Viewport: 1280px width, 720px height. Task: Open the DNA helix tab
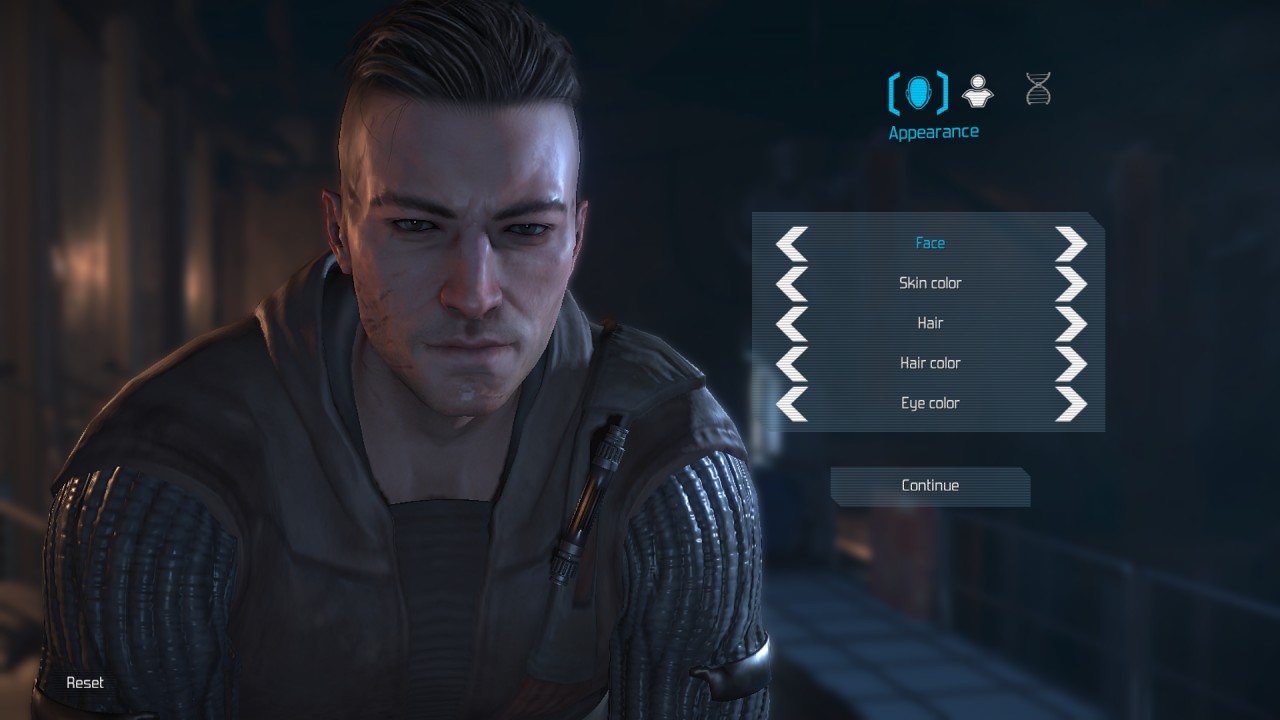click(x=1038, y=90)
